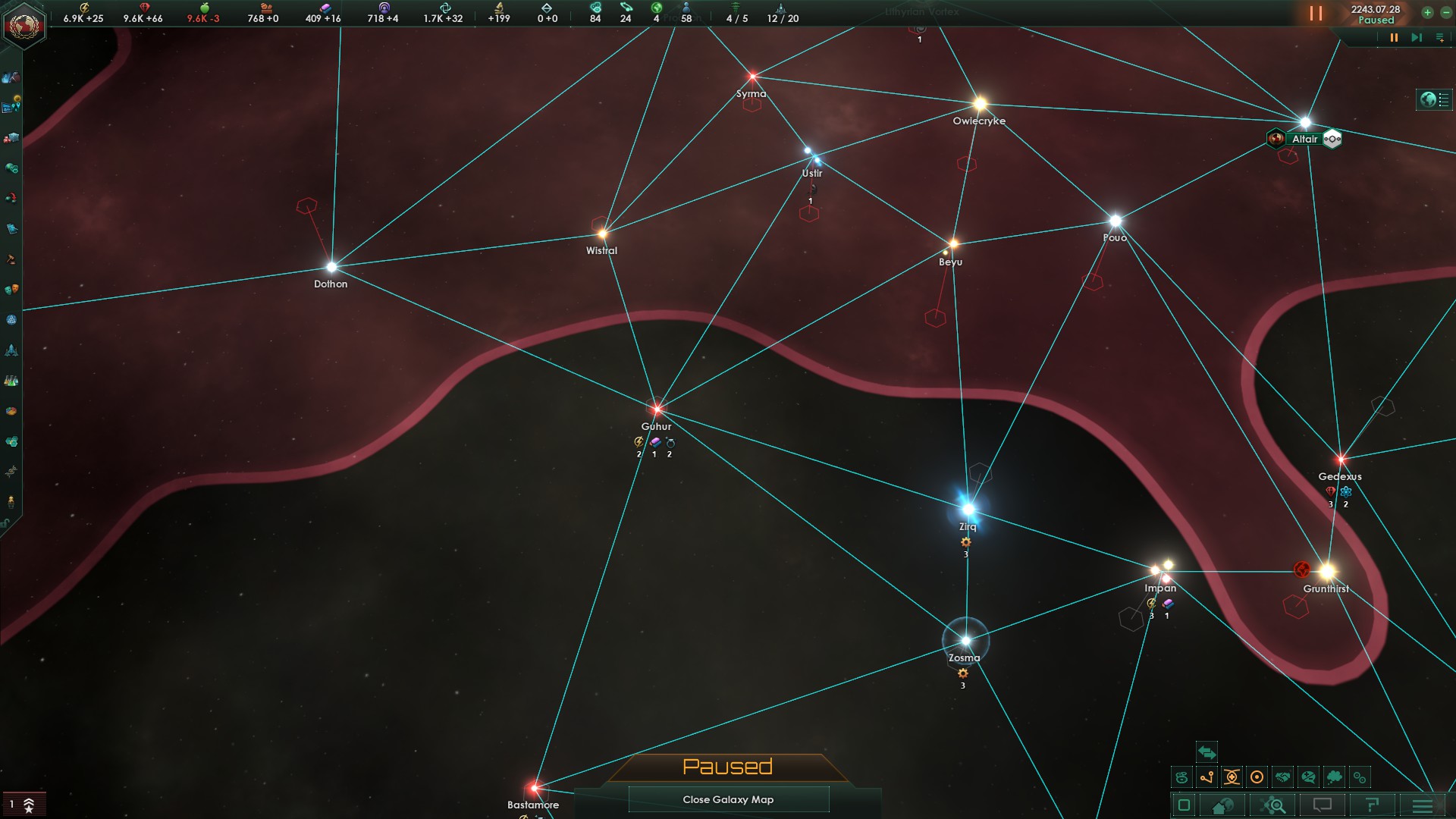Collapse the map mode panel with the double arrows
This screenshot has width=1456, height=819.
pos(1206,752)
